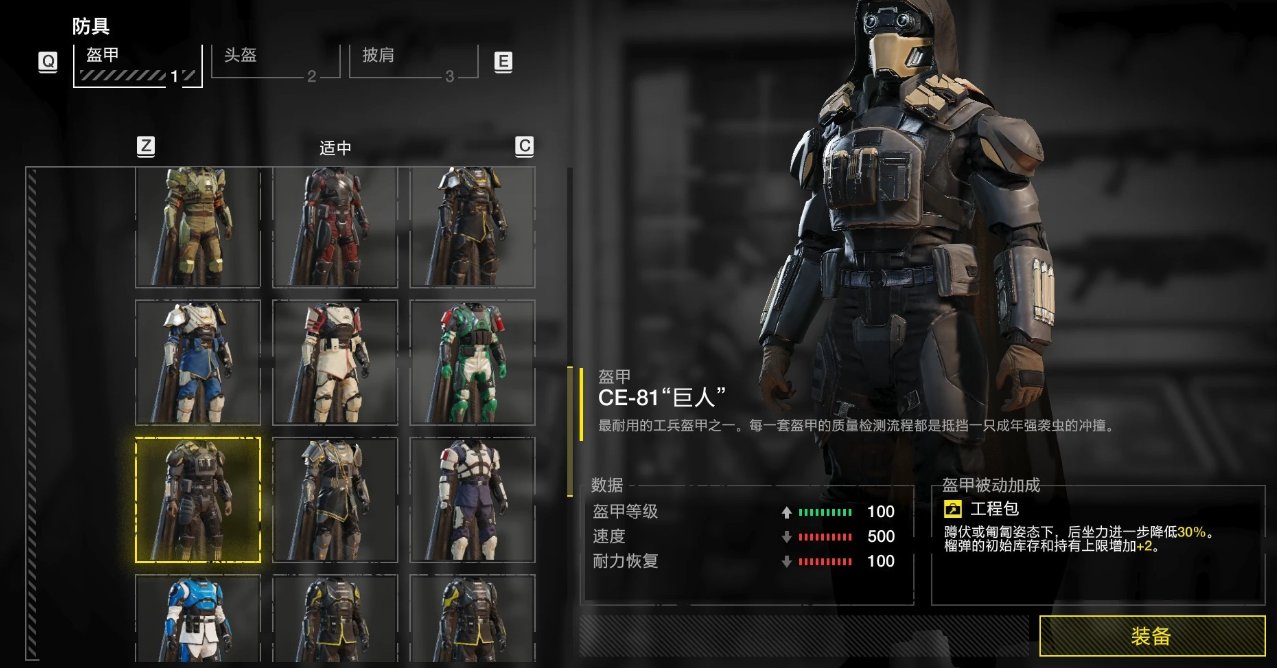Viewport: 1277px width, 668px height.
Task: Pick the white and navy armor set
Action: [472, 499]
